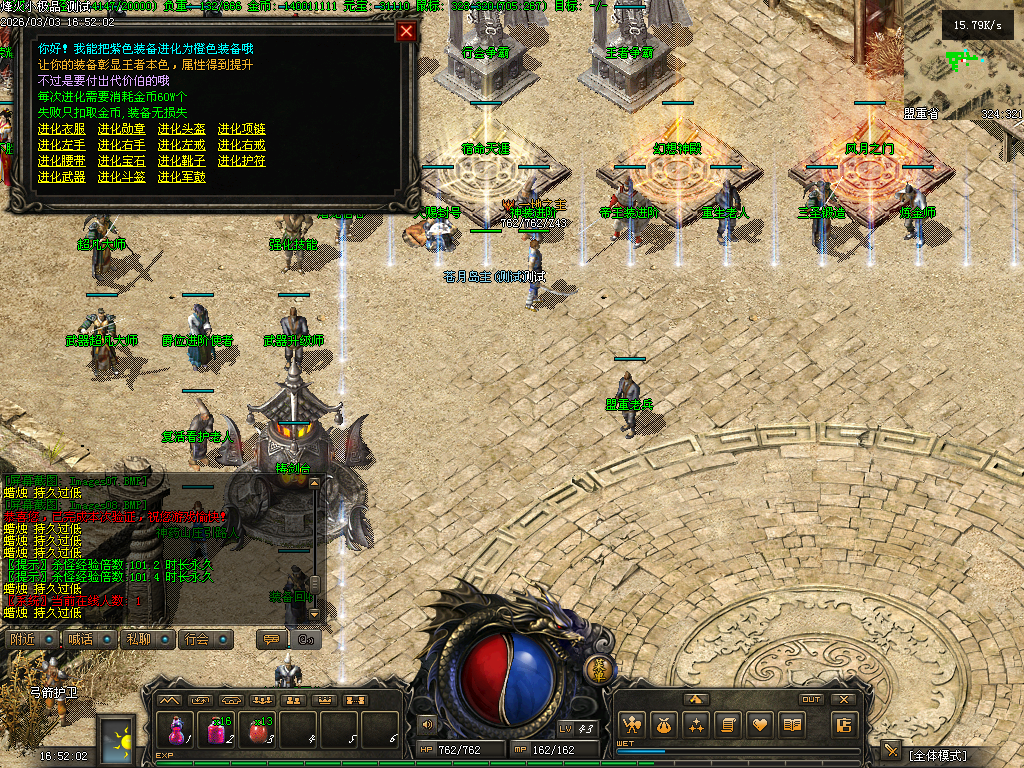Open the 私聊 private chat channel
Screen dimensions: 1024x768
tap(143, 639)
